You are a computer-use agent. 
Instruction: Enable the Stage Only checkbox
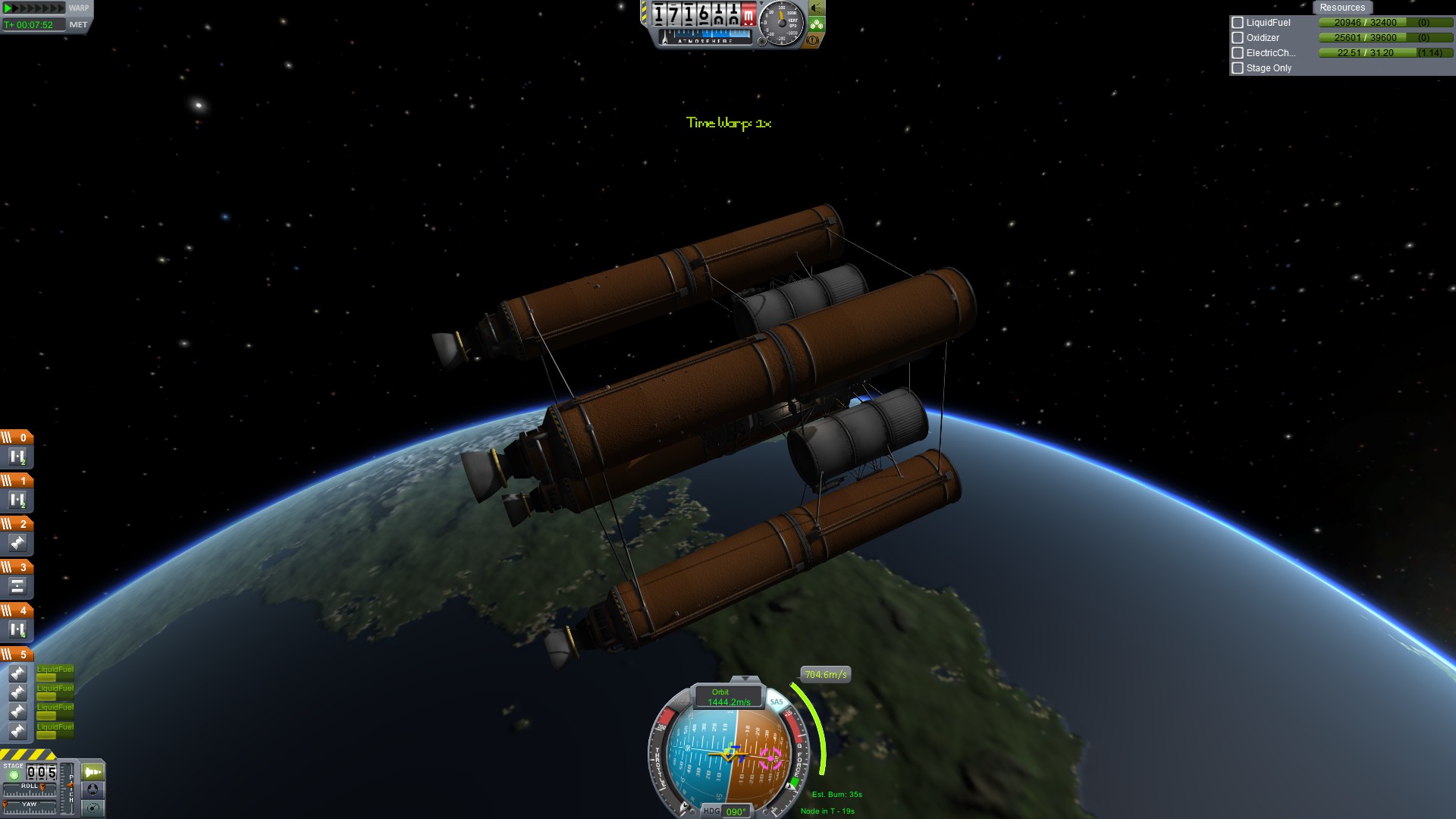click(x=1238, y=68)
